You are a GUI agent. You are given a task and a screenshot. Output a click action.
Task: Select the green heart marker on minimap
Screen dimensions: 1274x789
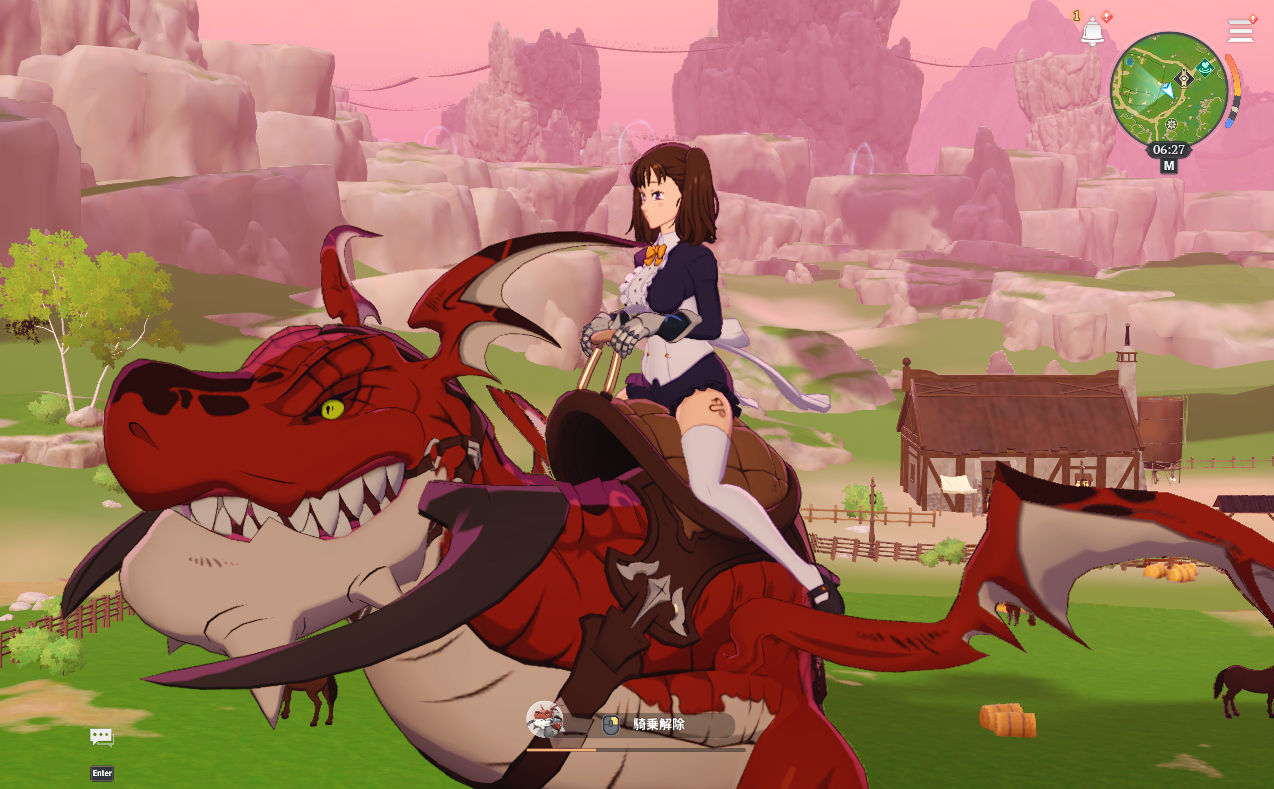(x=1207, y=68)
